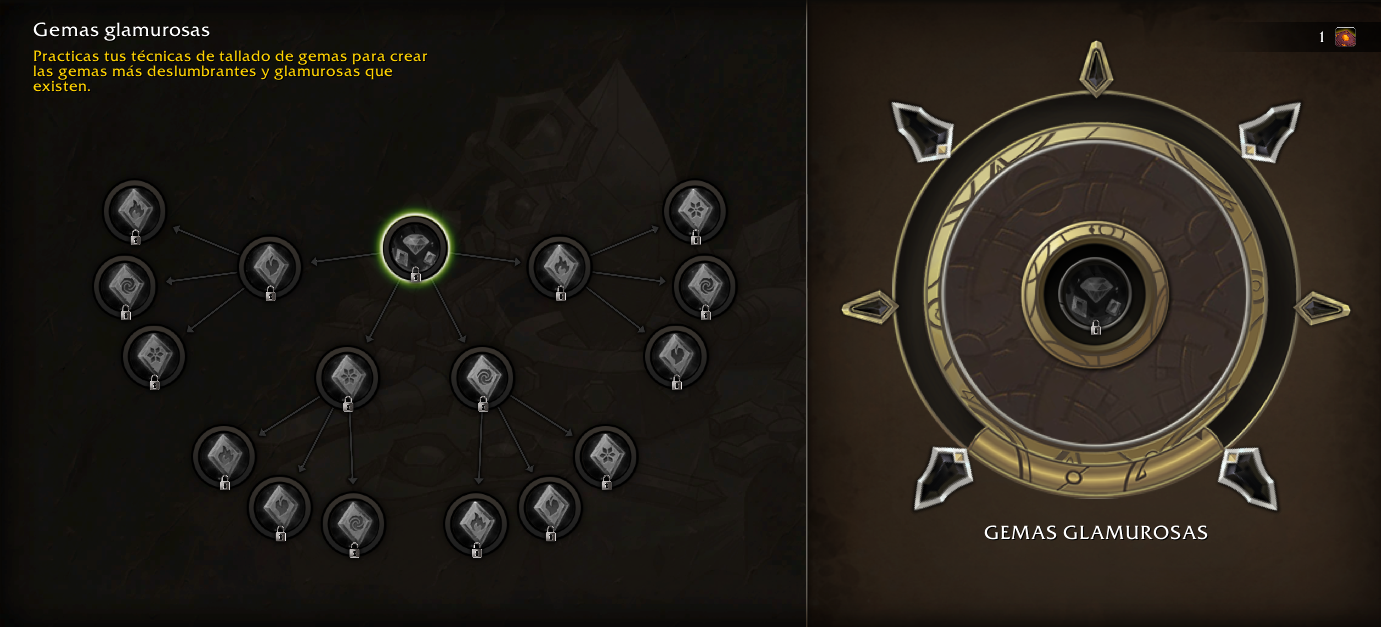Open the swirl node under the flower branch
Viewport: 1381px width, 627px height.
click(353, 524)
